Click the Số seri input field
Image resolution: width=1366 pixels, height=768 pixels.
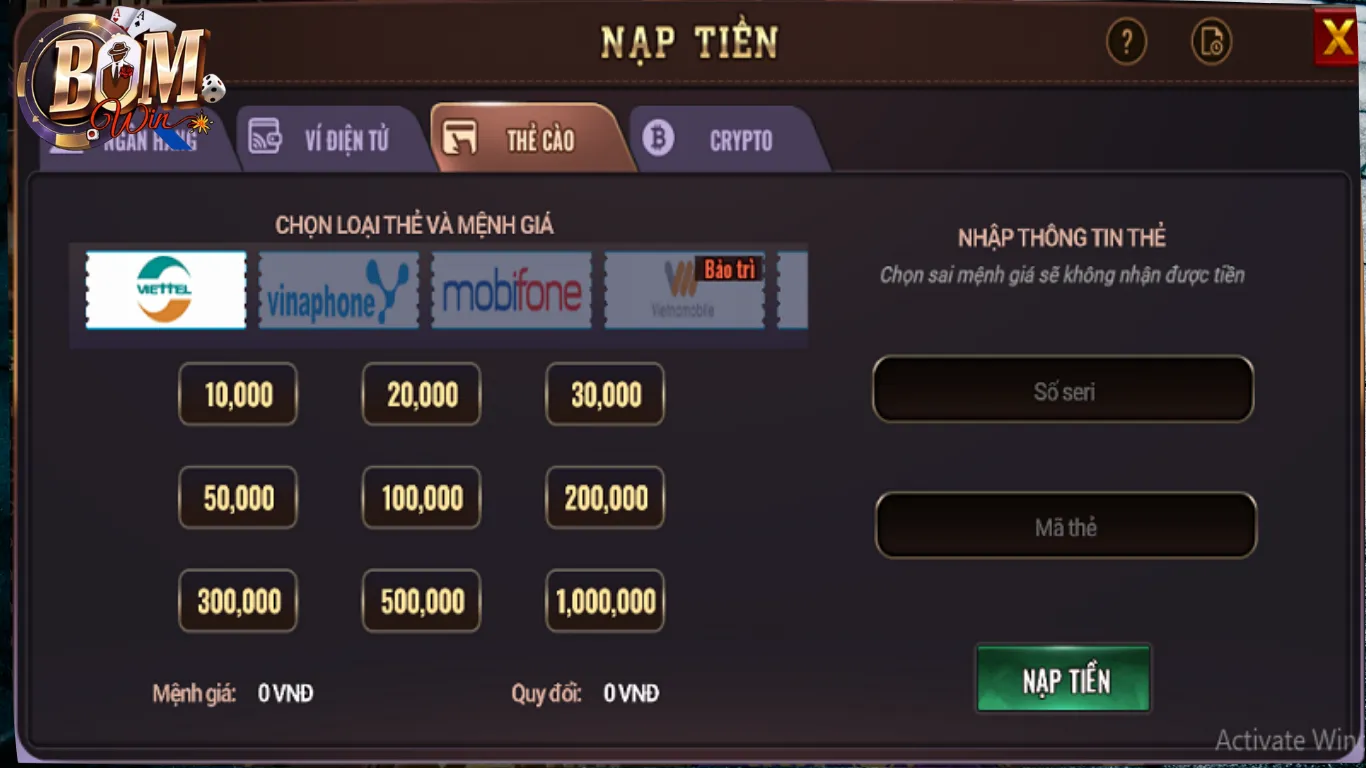1063,391
